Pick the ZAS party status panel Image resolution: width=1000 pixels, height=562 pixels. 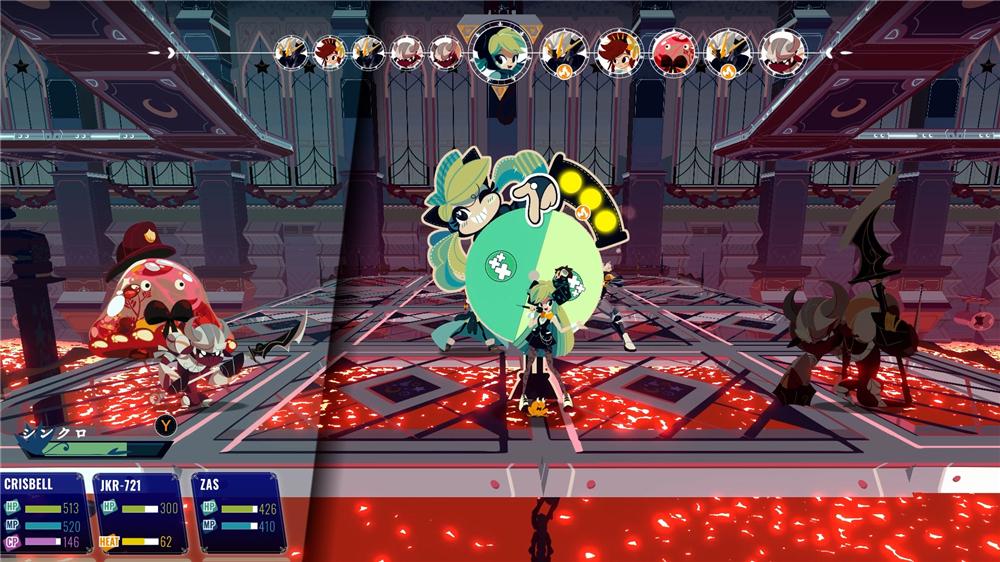click(238, 512)
